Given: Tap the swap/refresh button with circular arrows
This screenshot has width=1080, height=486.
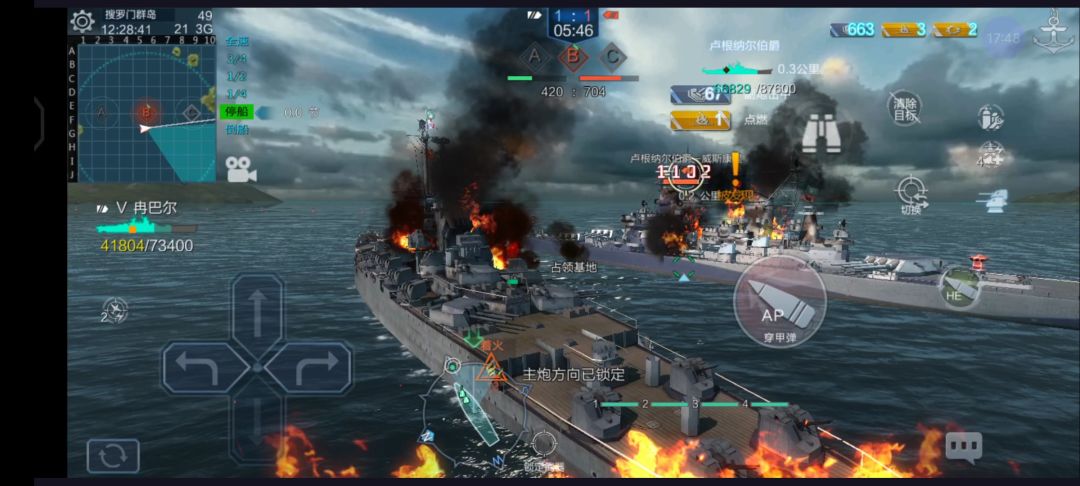Looking at the screenshot, I should (113, 456).
